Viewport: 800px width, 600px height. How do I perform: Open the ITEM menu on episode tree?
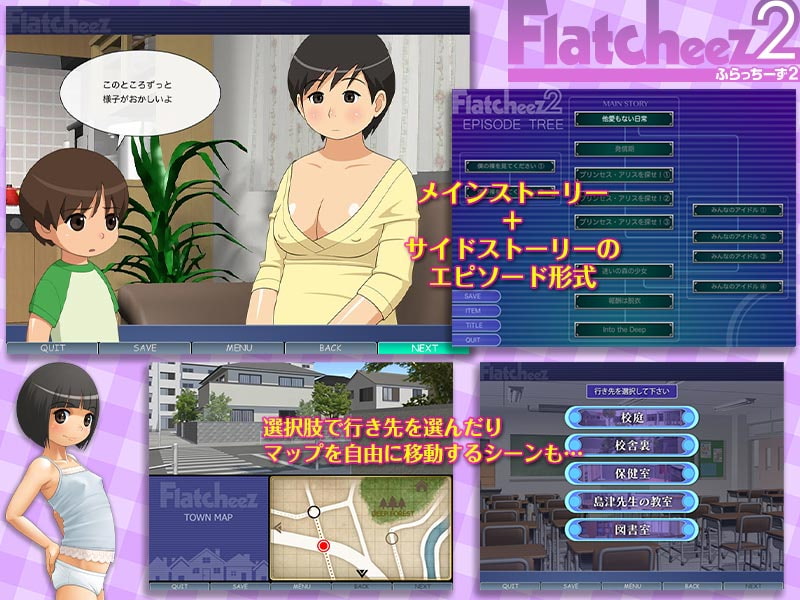click(474, 311)
